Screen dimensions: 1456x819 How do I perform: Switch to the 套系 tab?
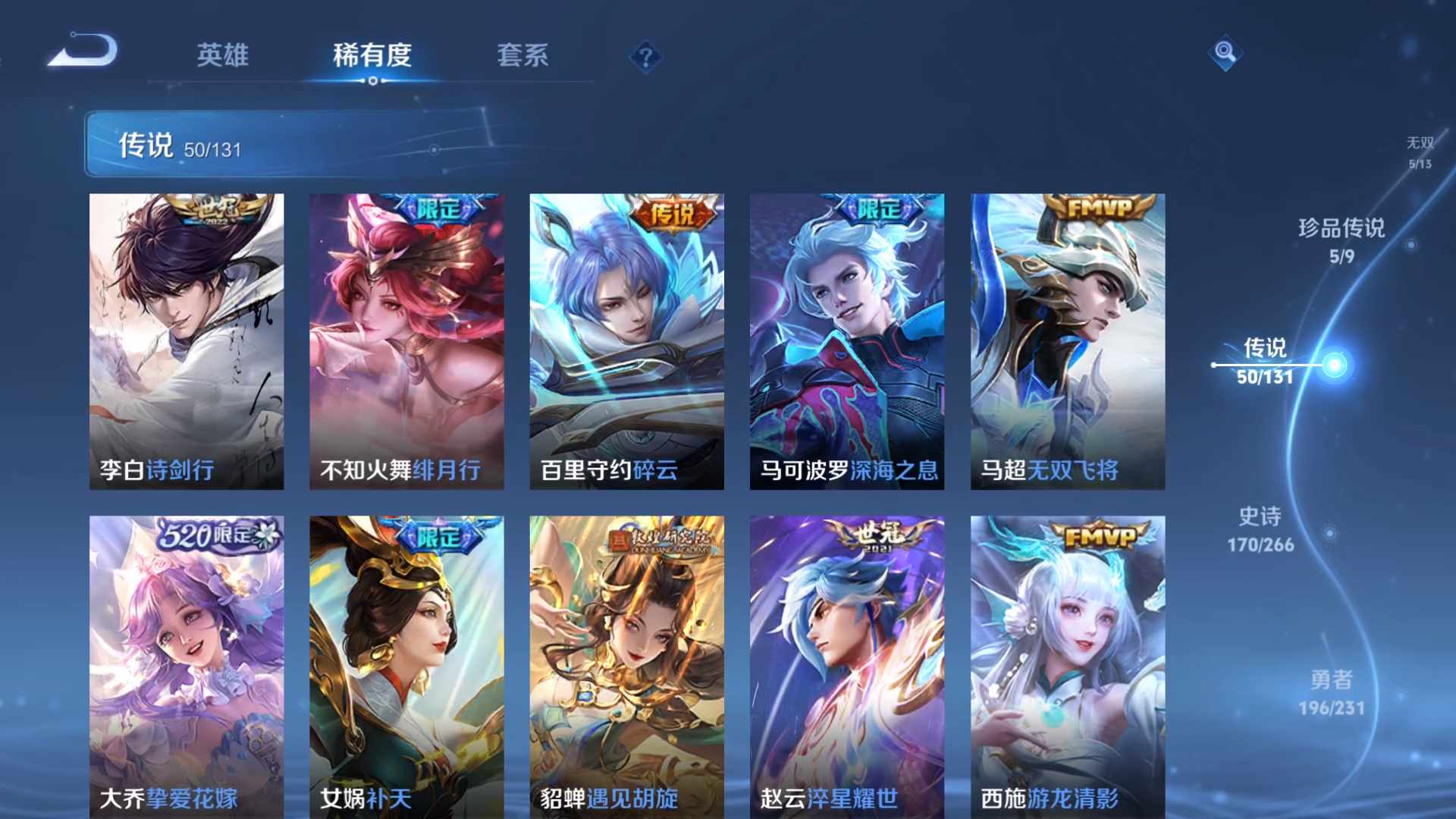coord(525,56)
